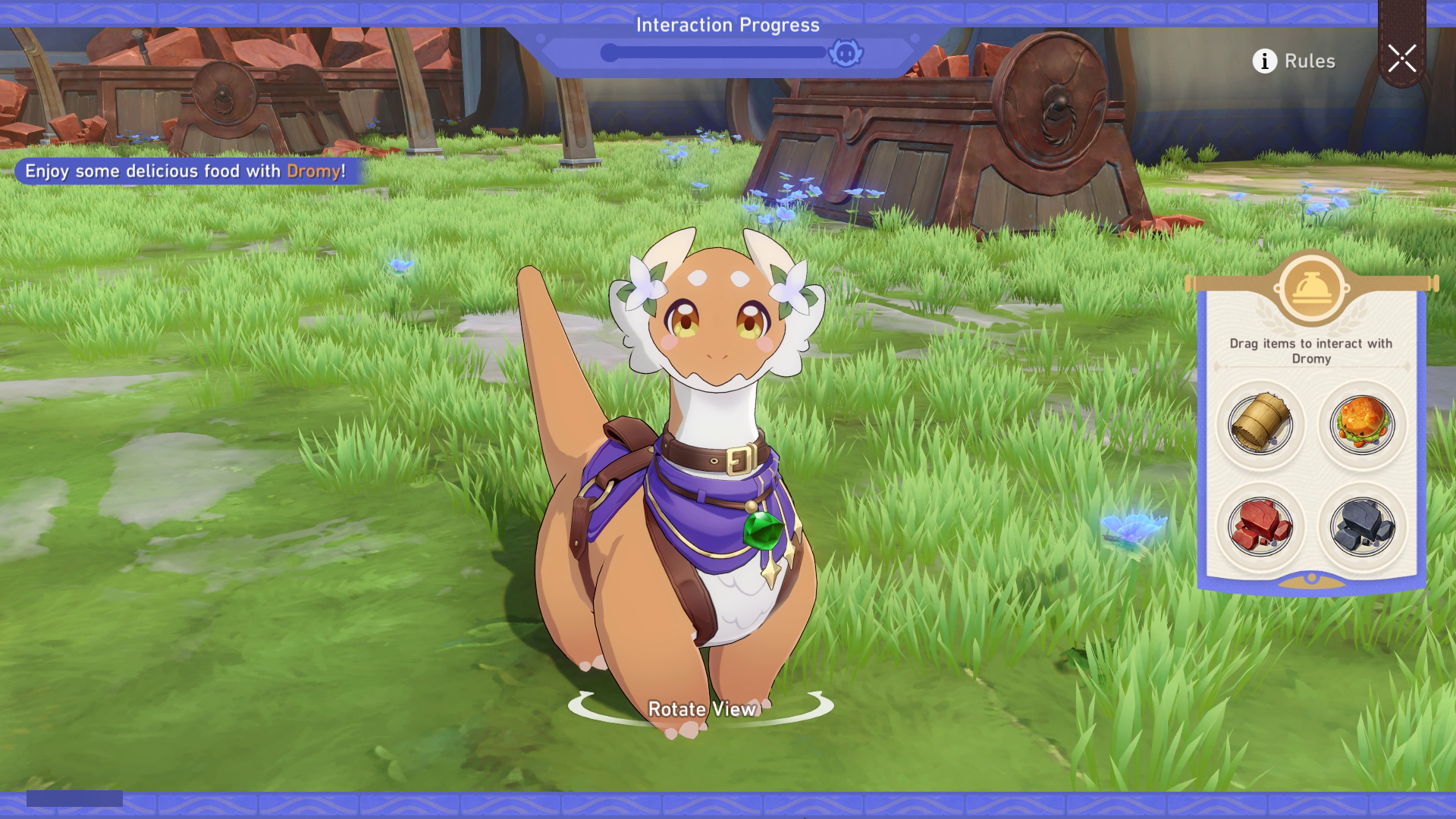Pick the red ore chunks item

point(1260,526)
